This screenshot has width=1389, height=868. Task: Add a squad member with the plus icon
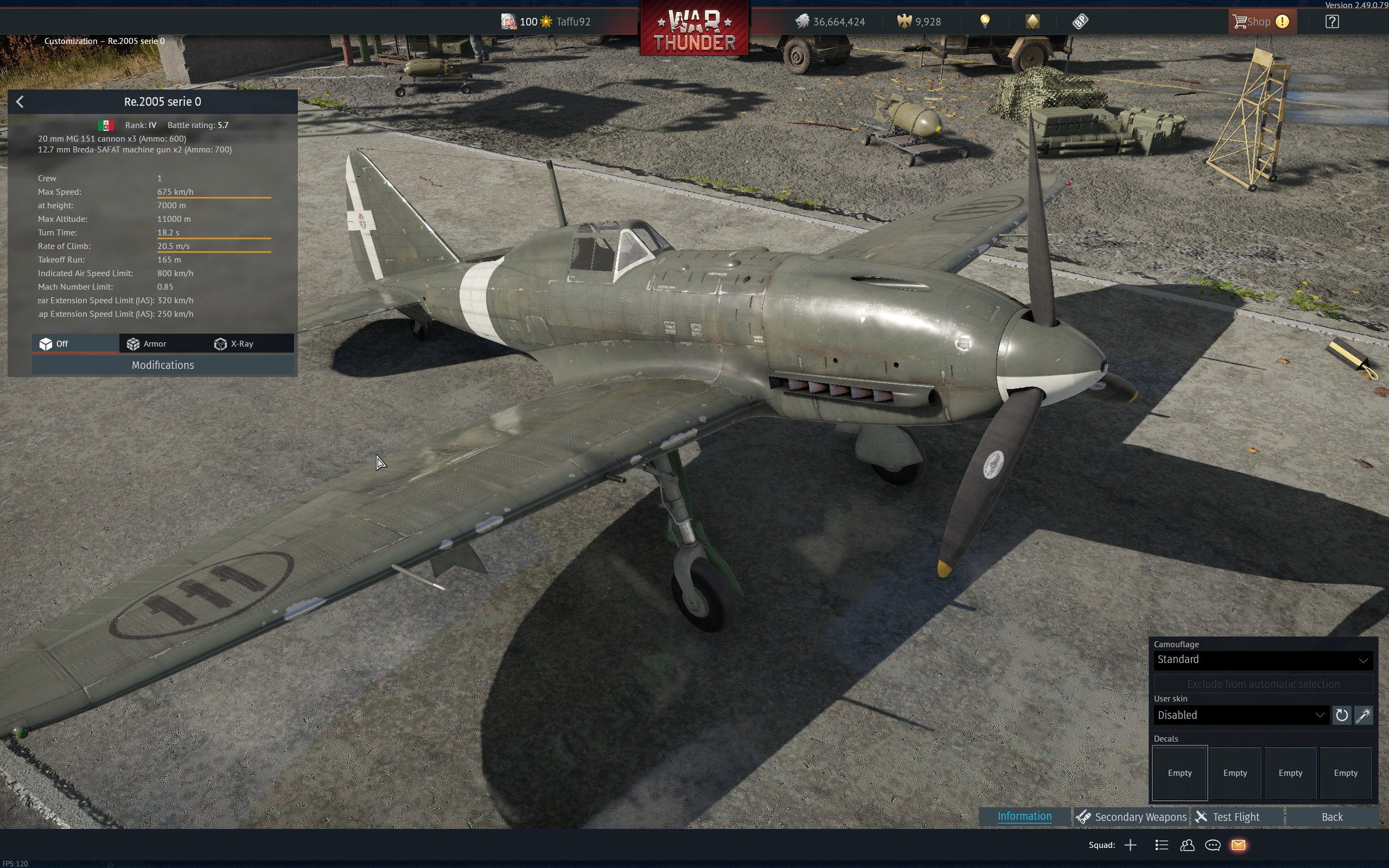[x=1130, y=845]
